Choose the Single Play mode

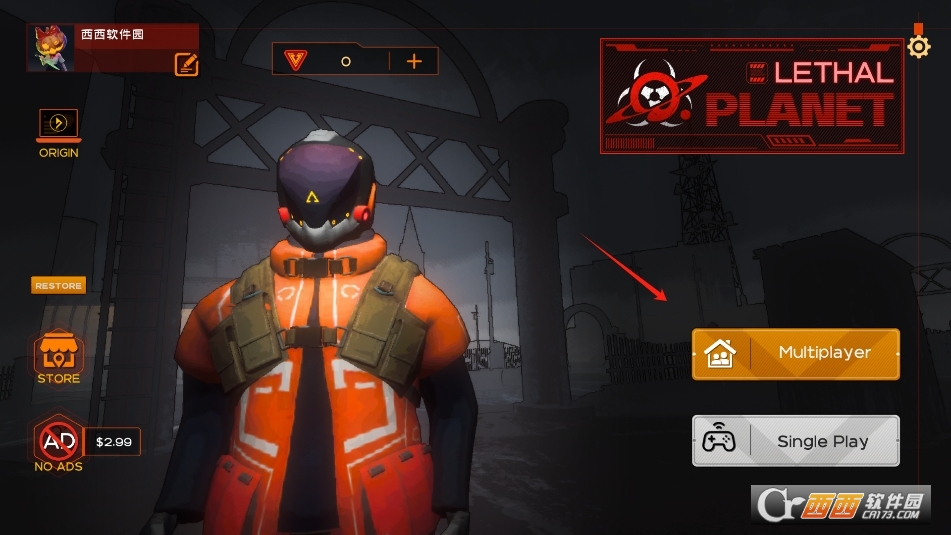(795, 441)
